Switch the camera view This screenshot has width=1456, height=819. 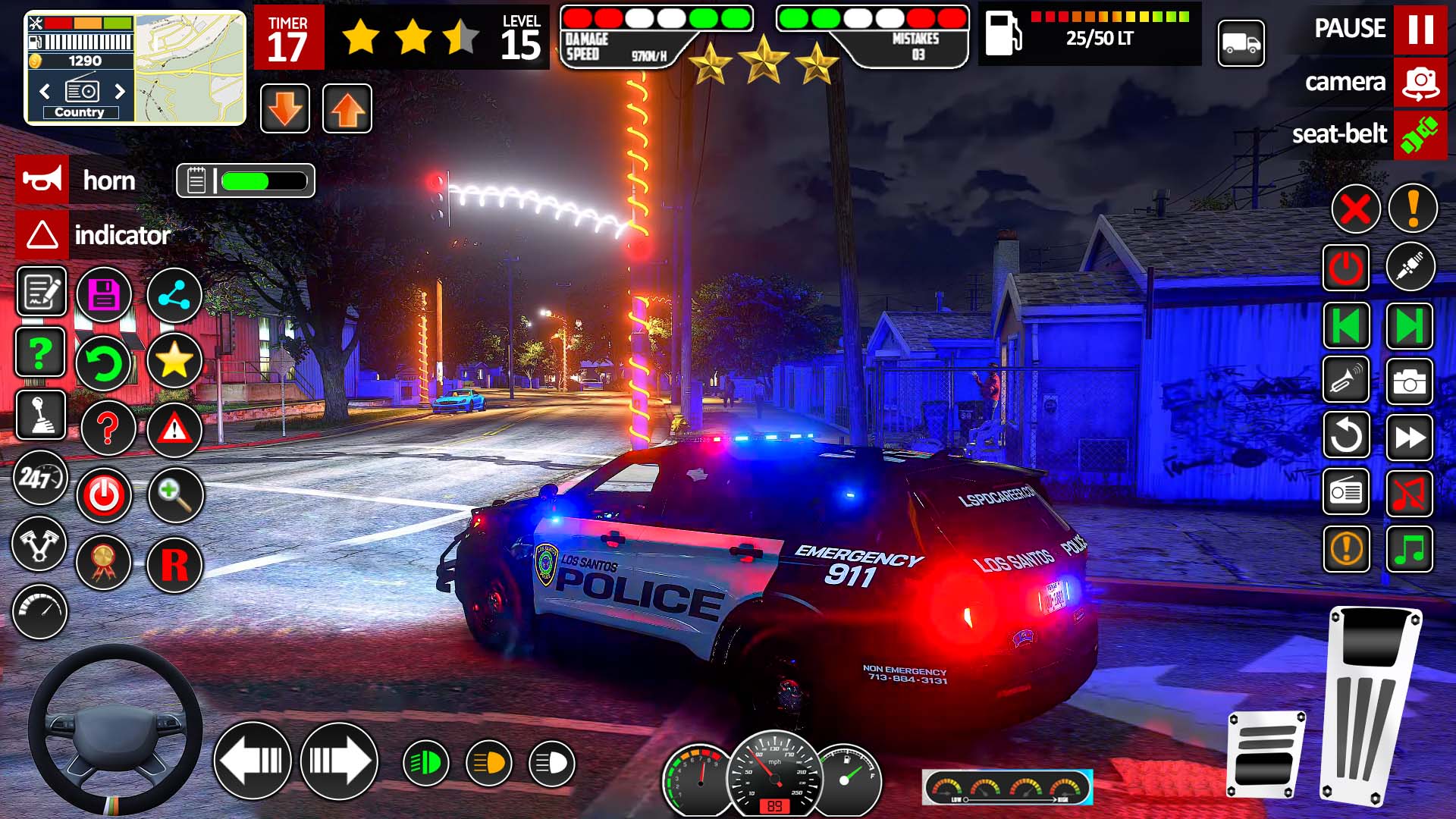coord(1420,82)
